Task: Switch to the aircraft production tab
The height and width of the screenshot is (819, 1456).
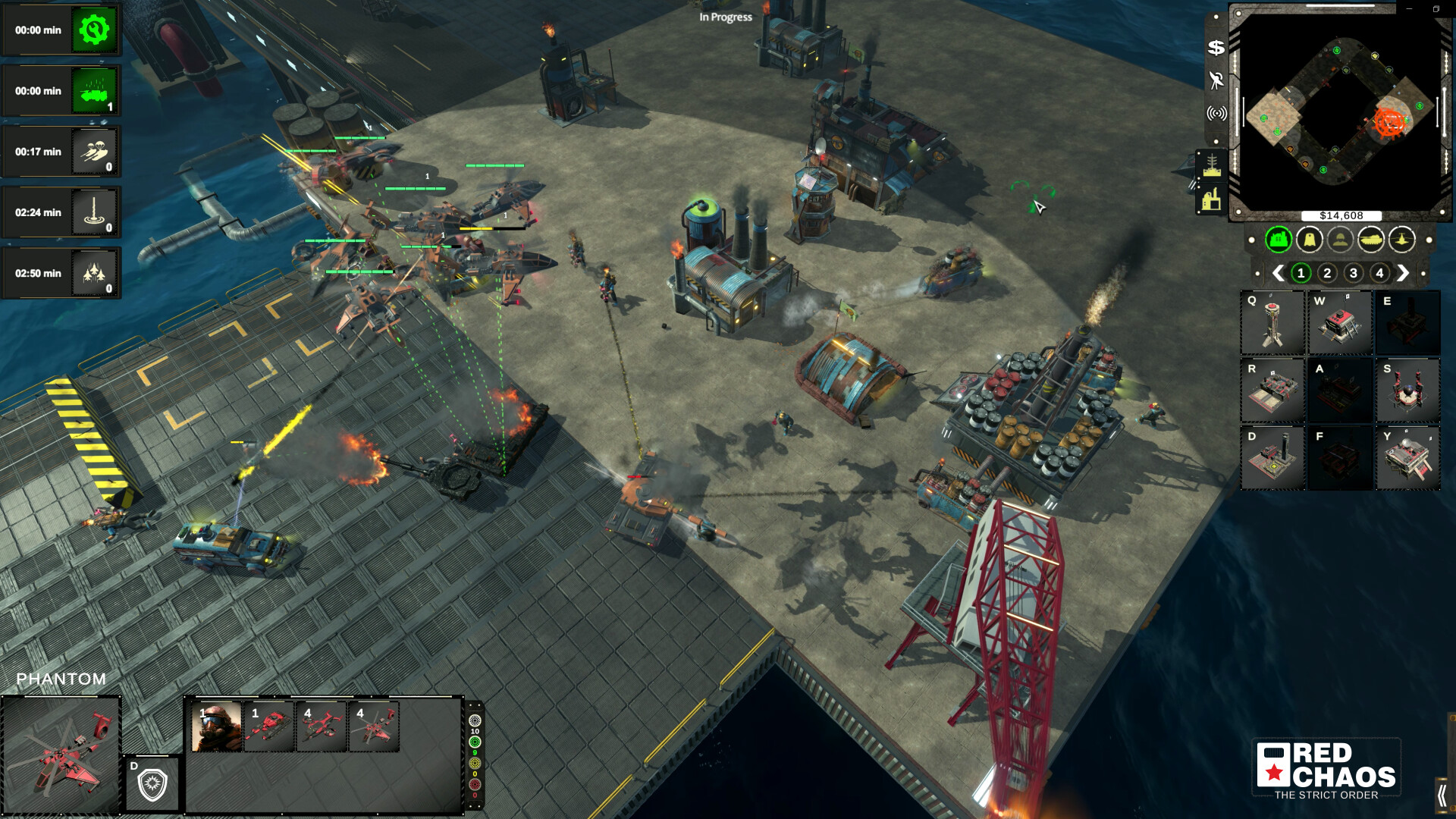Action: pos(1403,238)
